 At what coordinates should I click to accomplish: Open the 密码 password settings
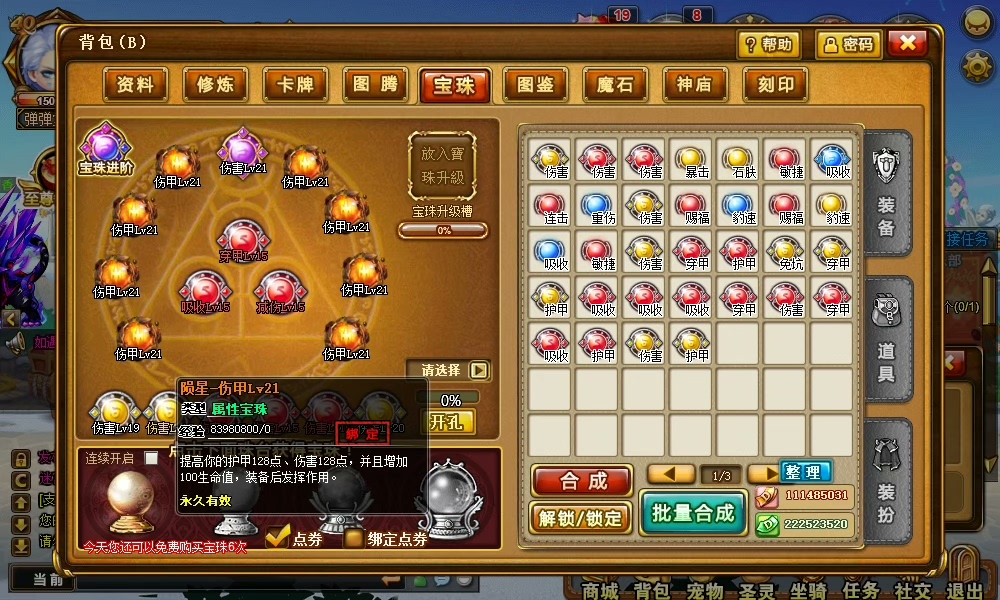click(x=847, y=44)
